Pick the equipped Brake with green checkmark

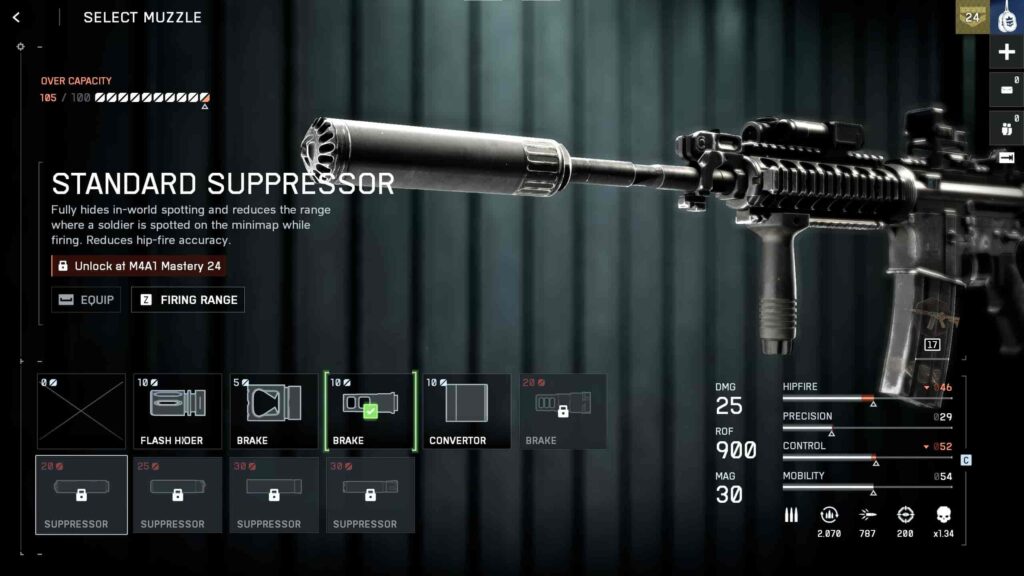(370, 411)
